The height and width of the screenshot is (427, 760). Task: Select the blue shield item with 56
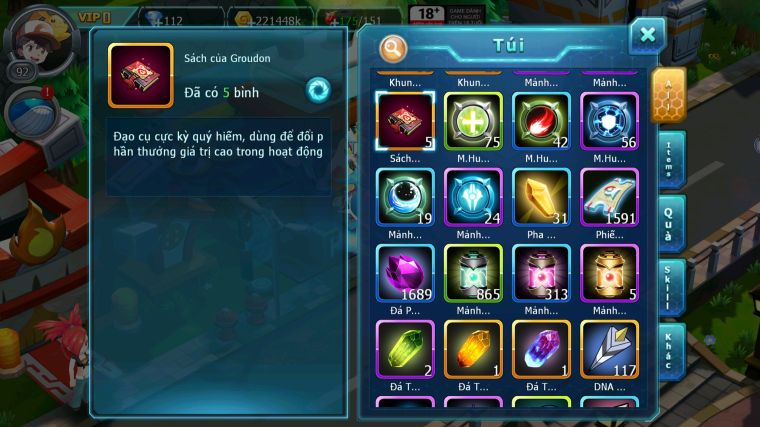[609, 121]
